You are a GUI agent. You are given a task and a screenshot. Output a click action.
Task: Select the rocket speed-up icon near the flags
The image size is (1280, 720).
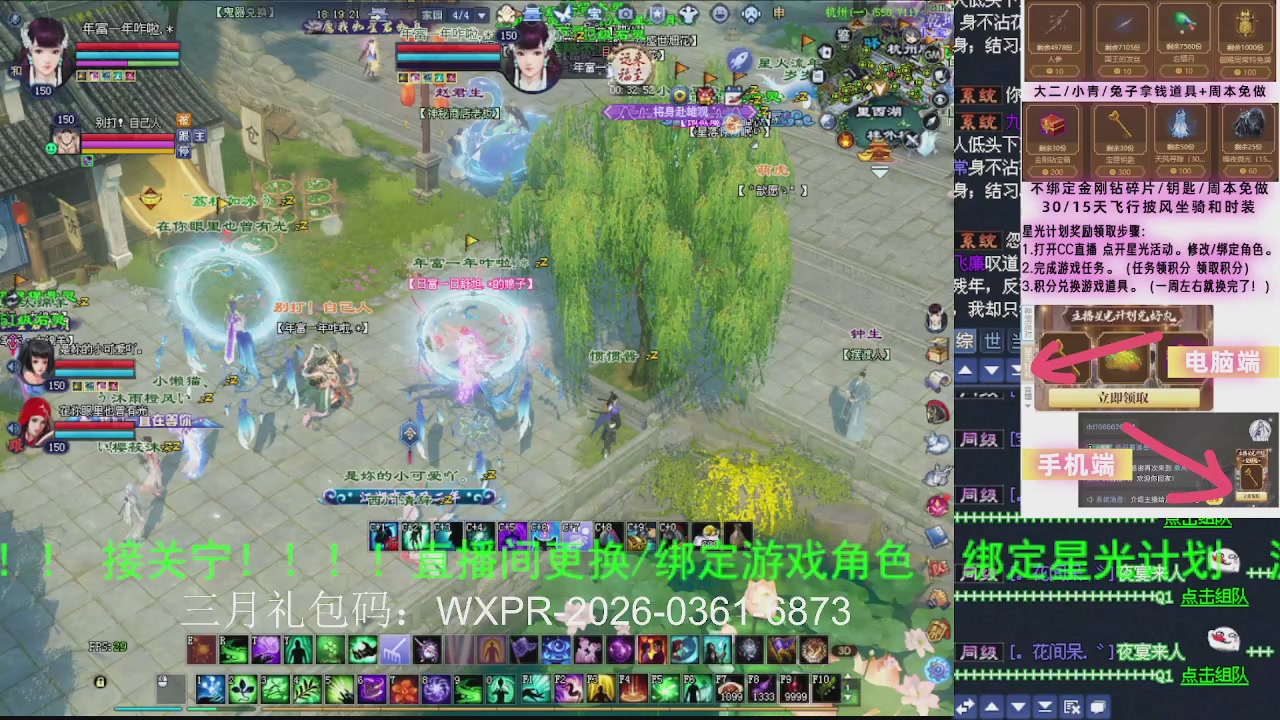[x=738, y=61]
